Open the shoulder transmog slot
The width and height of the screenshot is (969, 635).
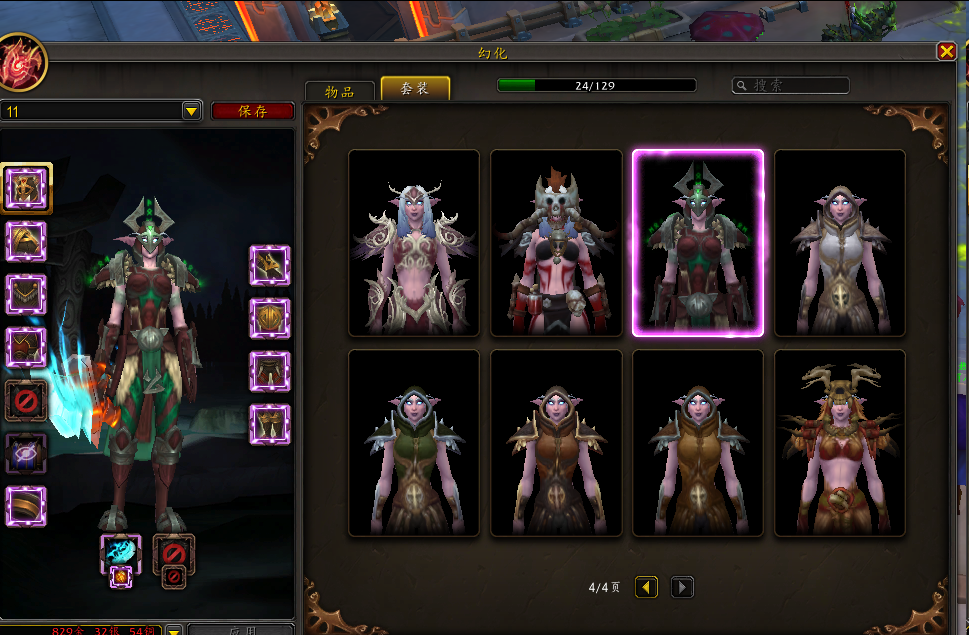tap(26, 241)
